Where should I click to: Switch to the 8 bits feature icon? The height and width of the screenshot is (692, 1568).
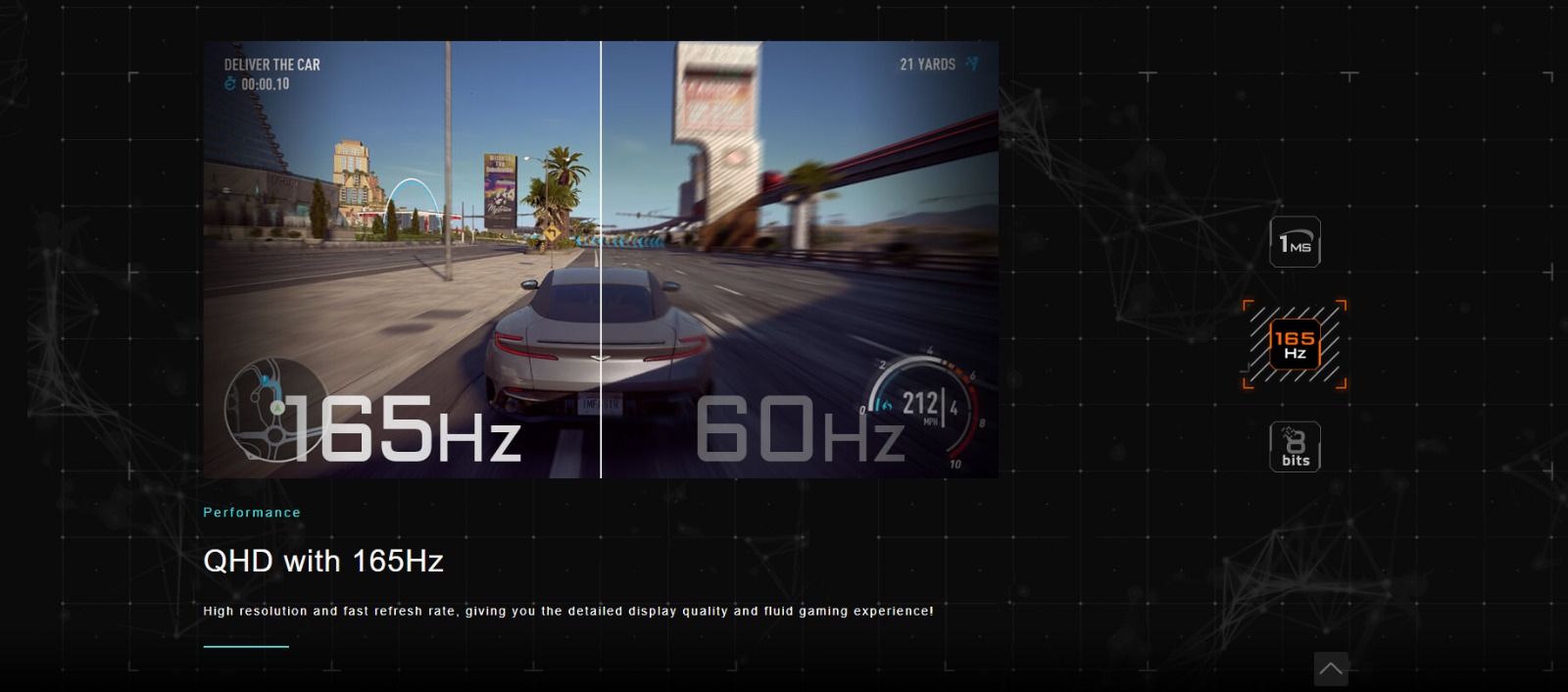(x=1295, y=447)
